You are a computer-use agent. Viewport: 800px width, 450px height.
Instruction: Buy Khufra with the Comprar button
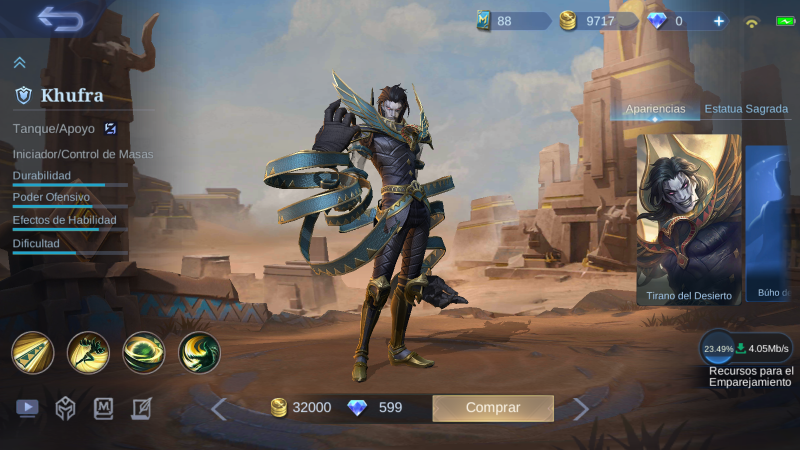pyautogui.click(x=493, y=407)
